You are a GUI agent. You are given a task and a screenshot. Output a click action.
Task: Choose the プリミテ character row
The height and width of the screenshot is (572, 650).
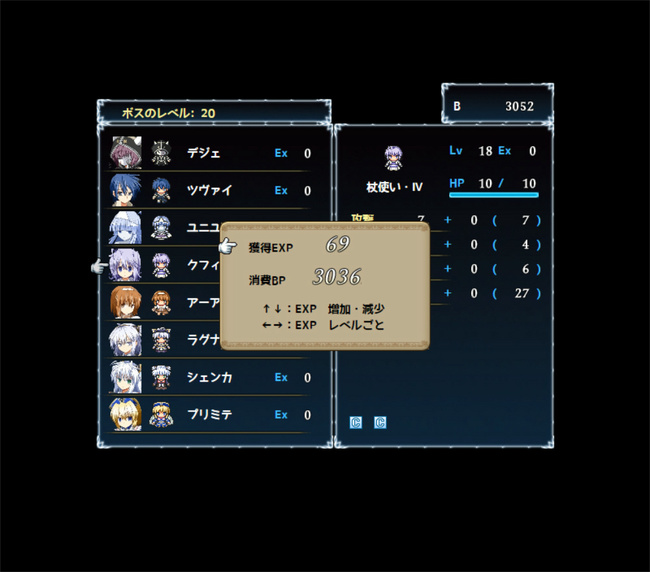tap(209, 414)
